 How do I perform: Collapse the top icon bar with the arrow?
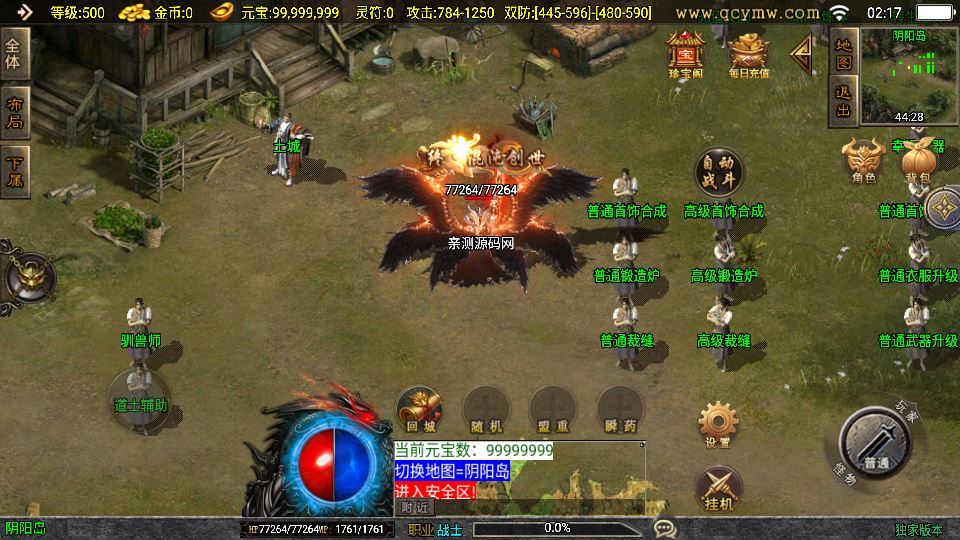(802, 55)
